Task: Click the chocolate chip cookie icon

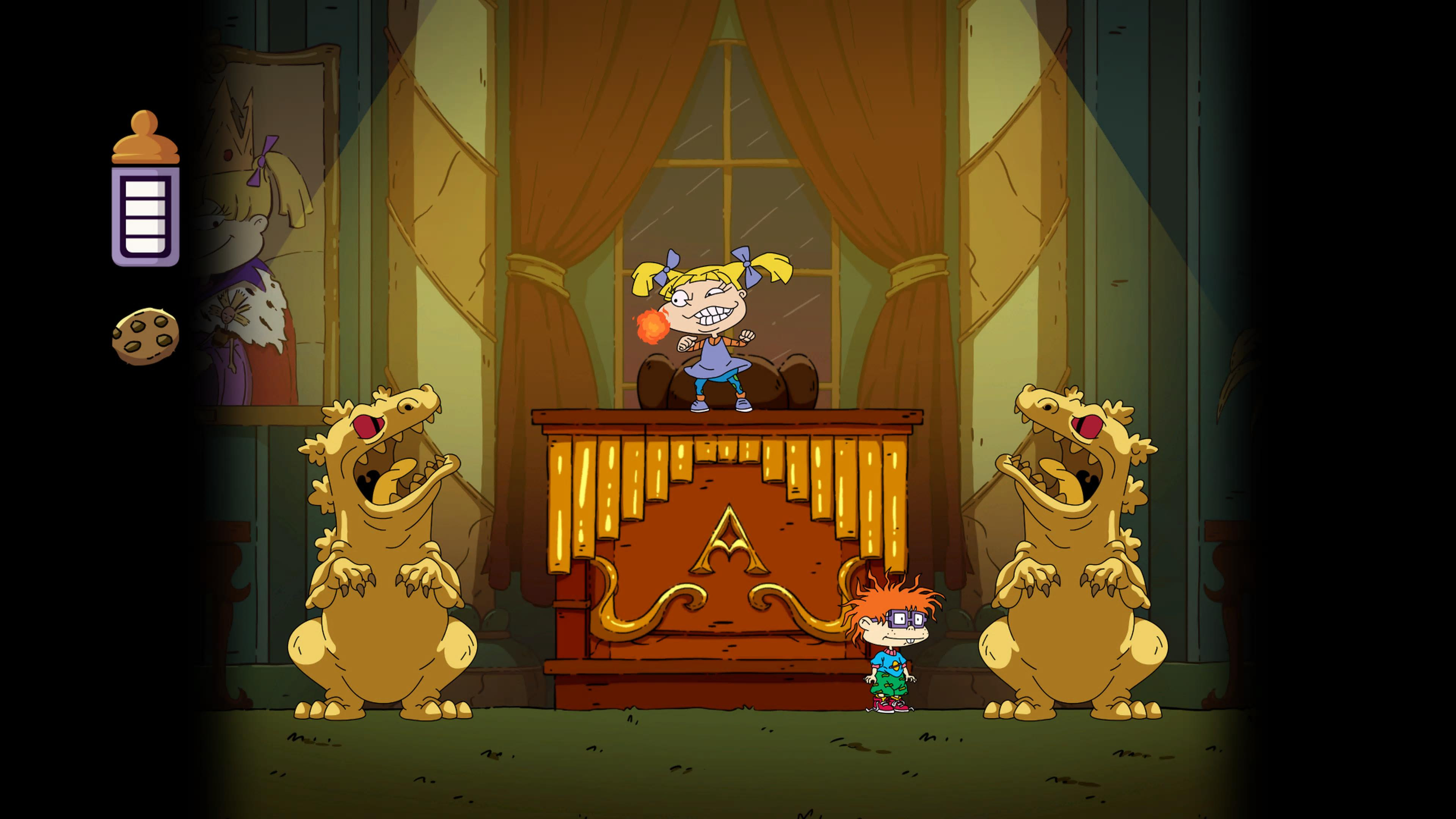Action: (x=145, y=336)
